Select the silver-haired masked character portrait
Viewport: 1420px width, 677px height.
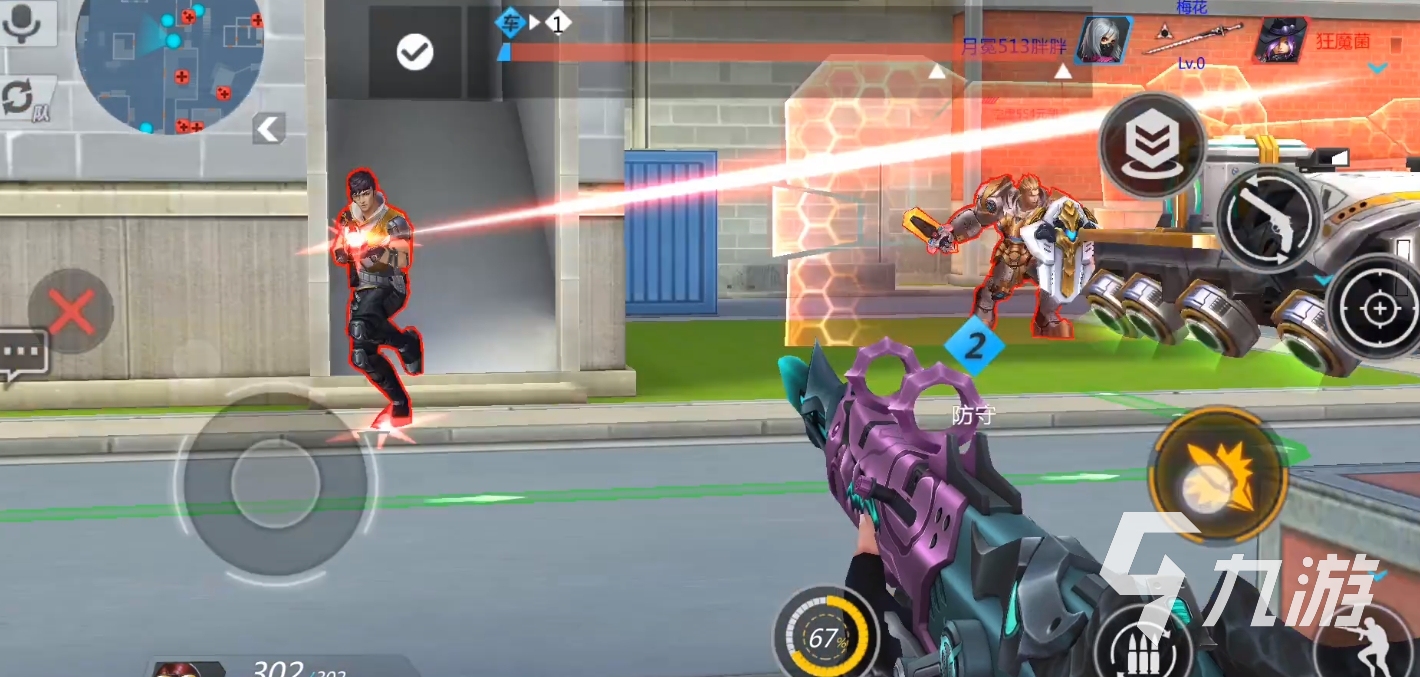1104,40
